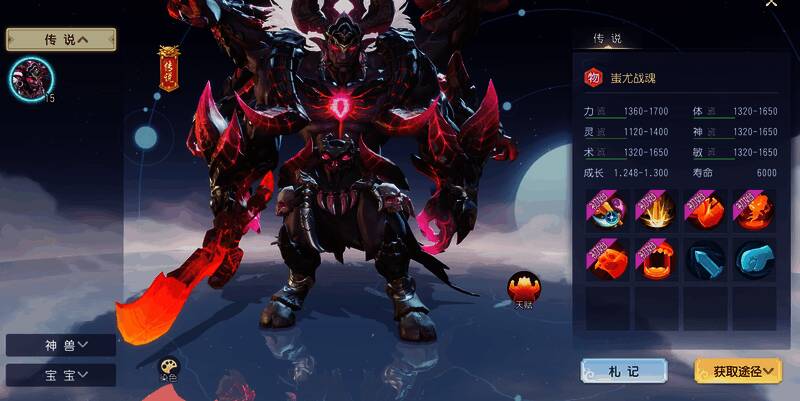Screen dimensions: 800x401
Task: Collapse the 传说 category dropdown
Action: coord(61,39)
